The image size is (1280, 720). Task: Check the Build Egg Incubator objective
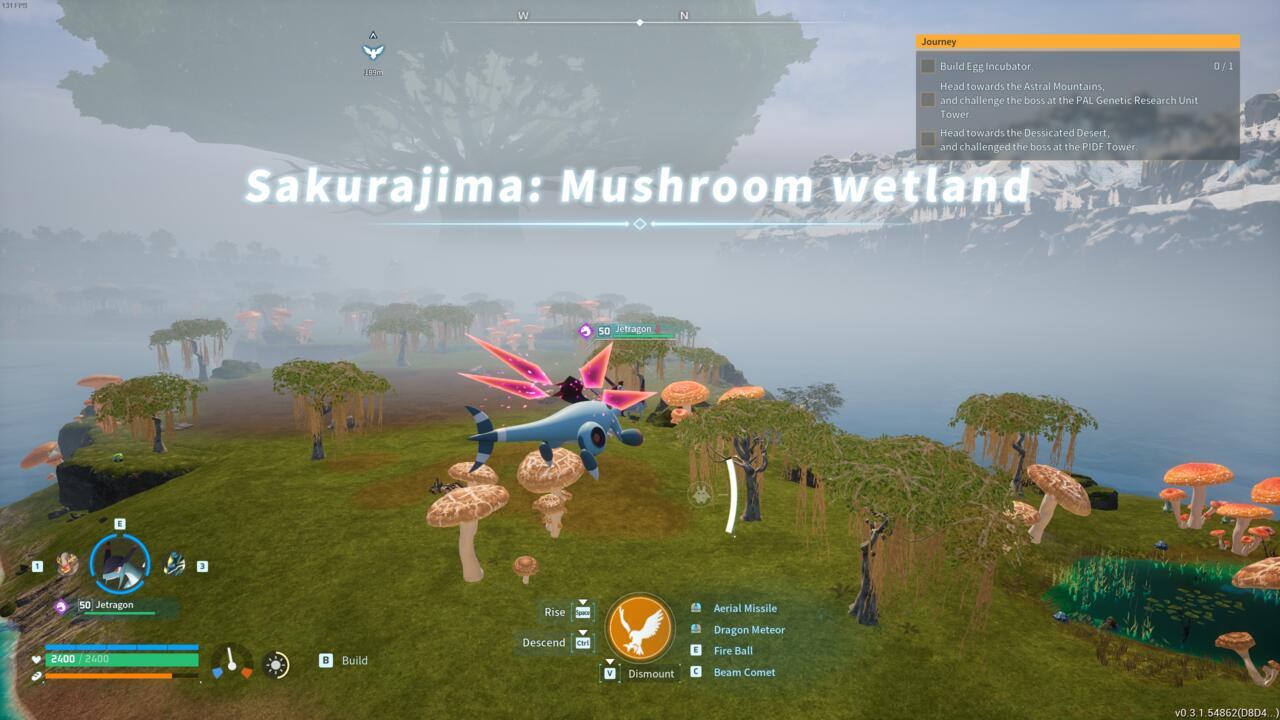pos(925,64)
